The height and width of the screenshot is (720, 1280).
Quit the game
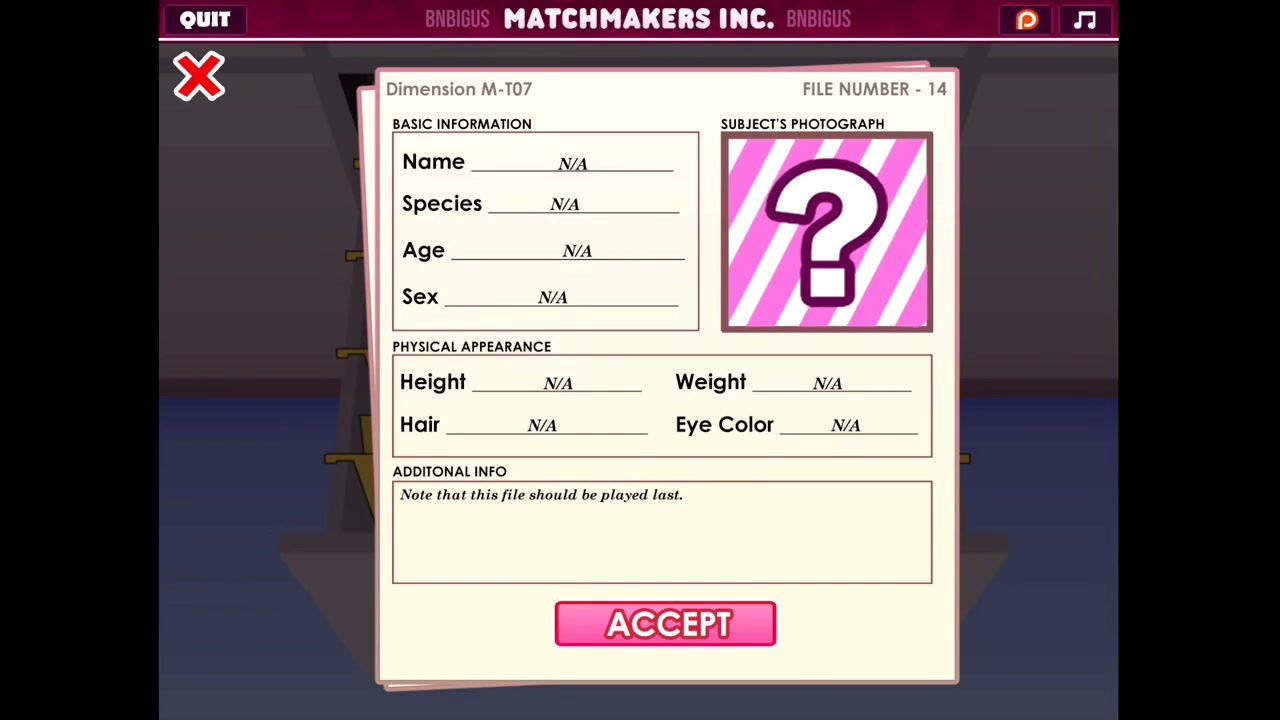pos(205,20)
